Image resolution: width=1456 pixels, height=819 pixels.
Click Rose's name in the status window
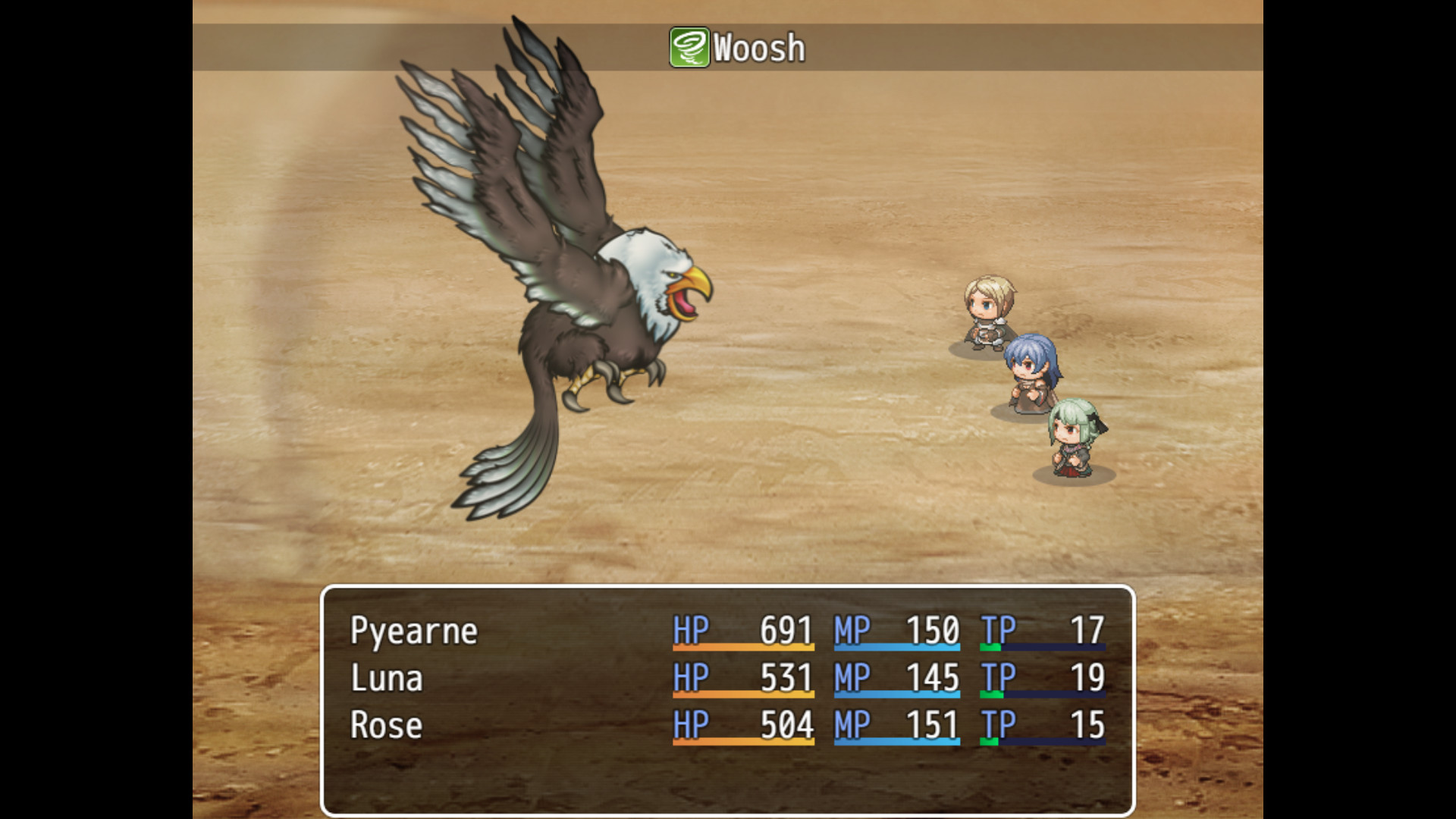[384, 726]
